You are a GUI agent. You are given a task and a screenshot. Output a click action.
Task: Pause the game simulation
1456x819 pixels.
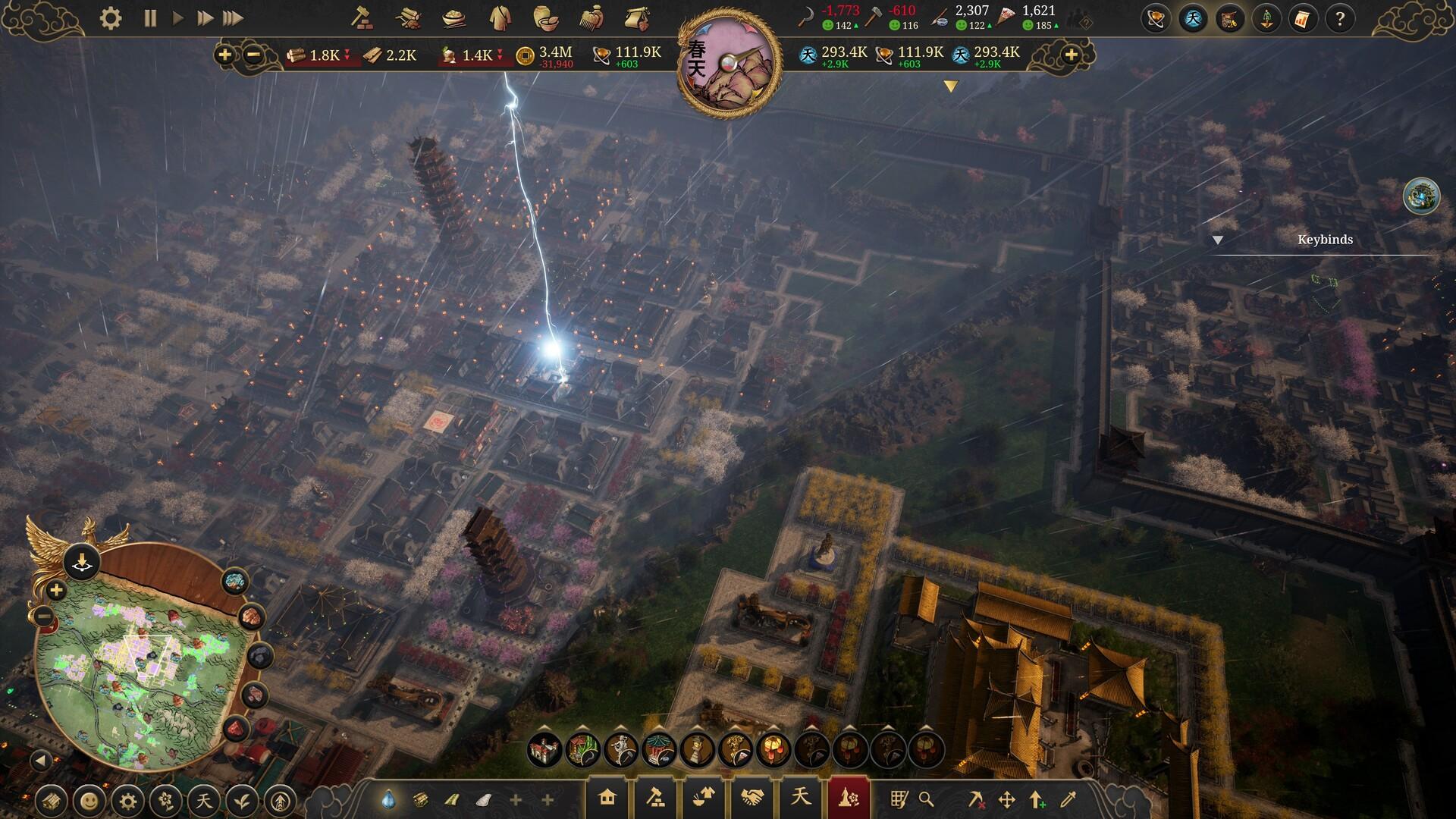(x=150, y=18)
